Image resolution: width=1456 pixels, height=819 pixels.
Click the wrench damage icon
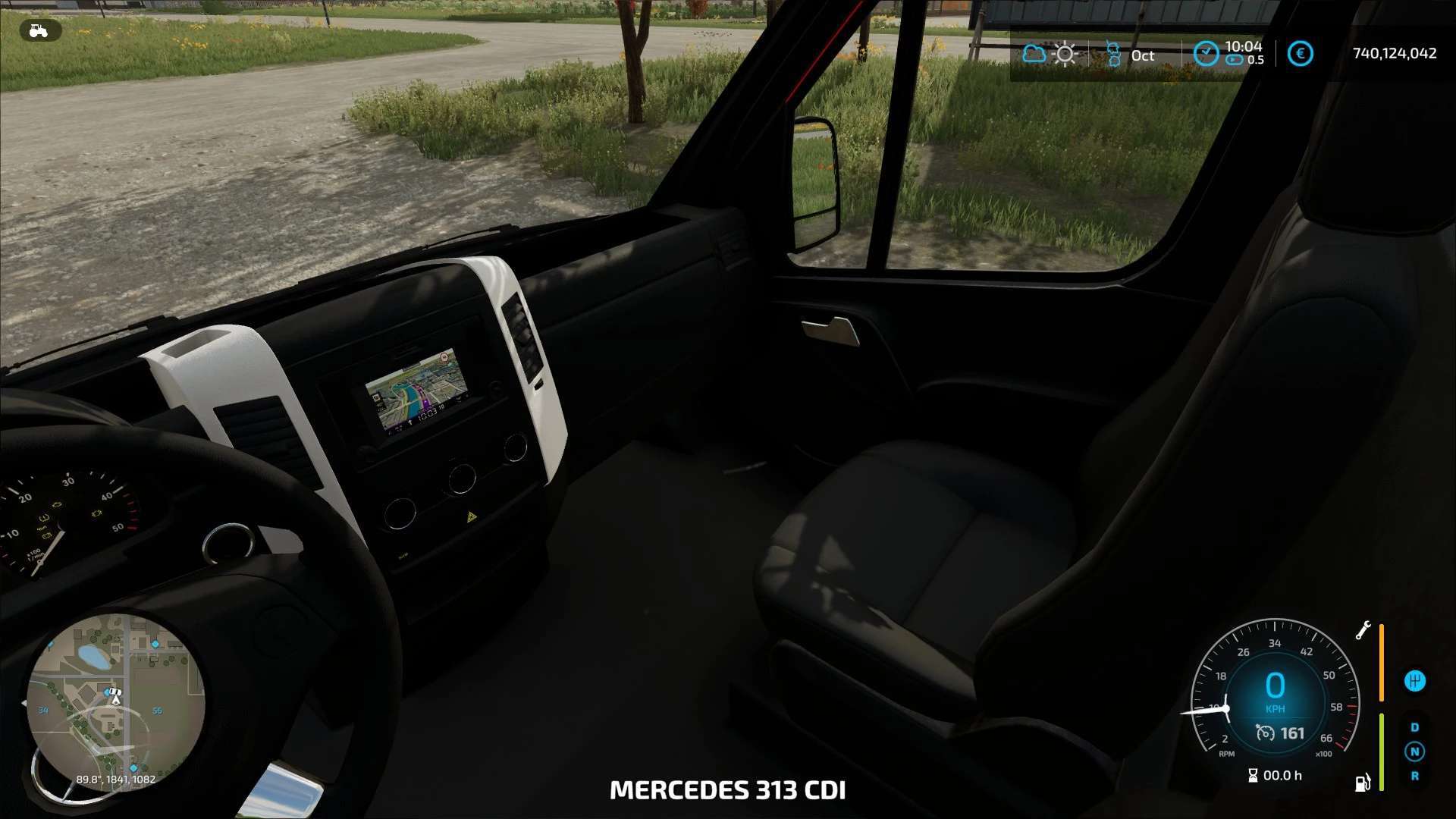point(1363,630)
